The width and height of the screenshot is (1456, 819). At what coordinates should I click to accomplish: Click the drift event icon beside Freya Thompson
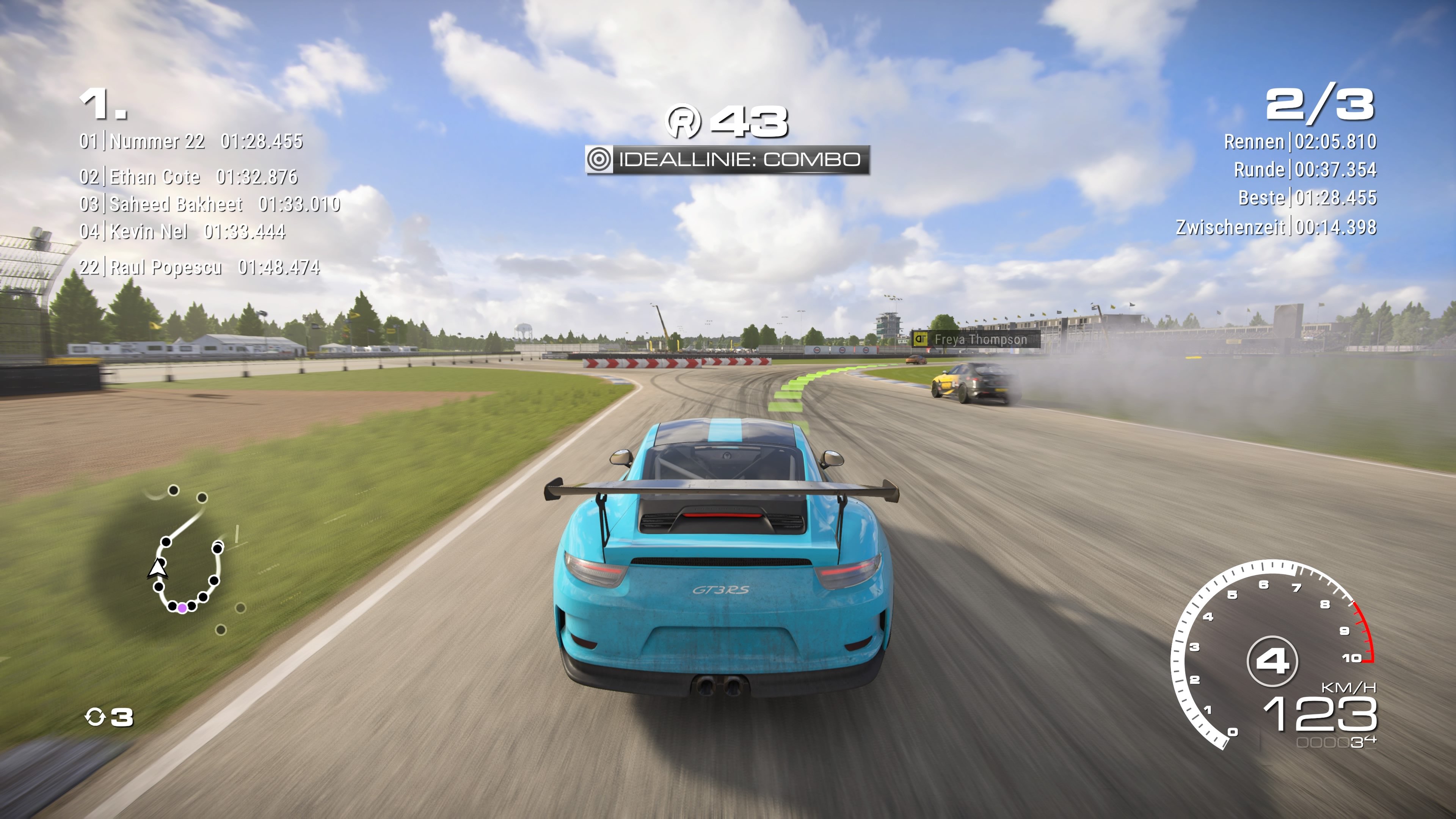(921, 340)
